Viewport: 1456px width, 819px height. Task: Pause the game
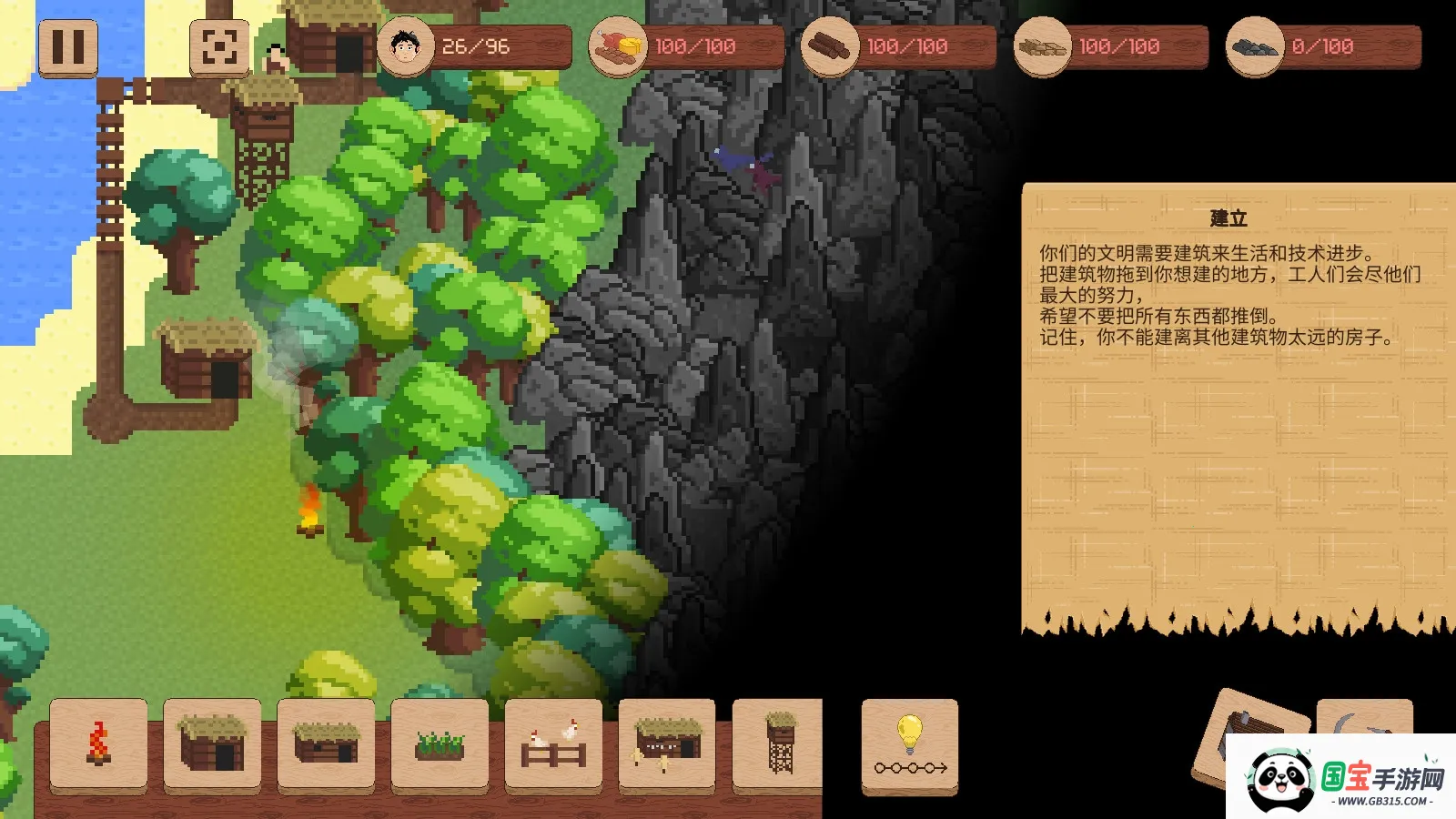[x=68, y=47]
